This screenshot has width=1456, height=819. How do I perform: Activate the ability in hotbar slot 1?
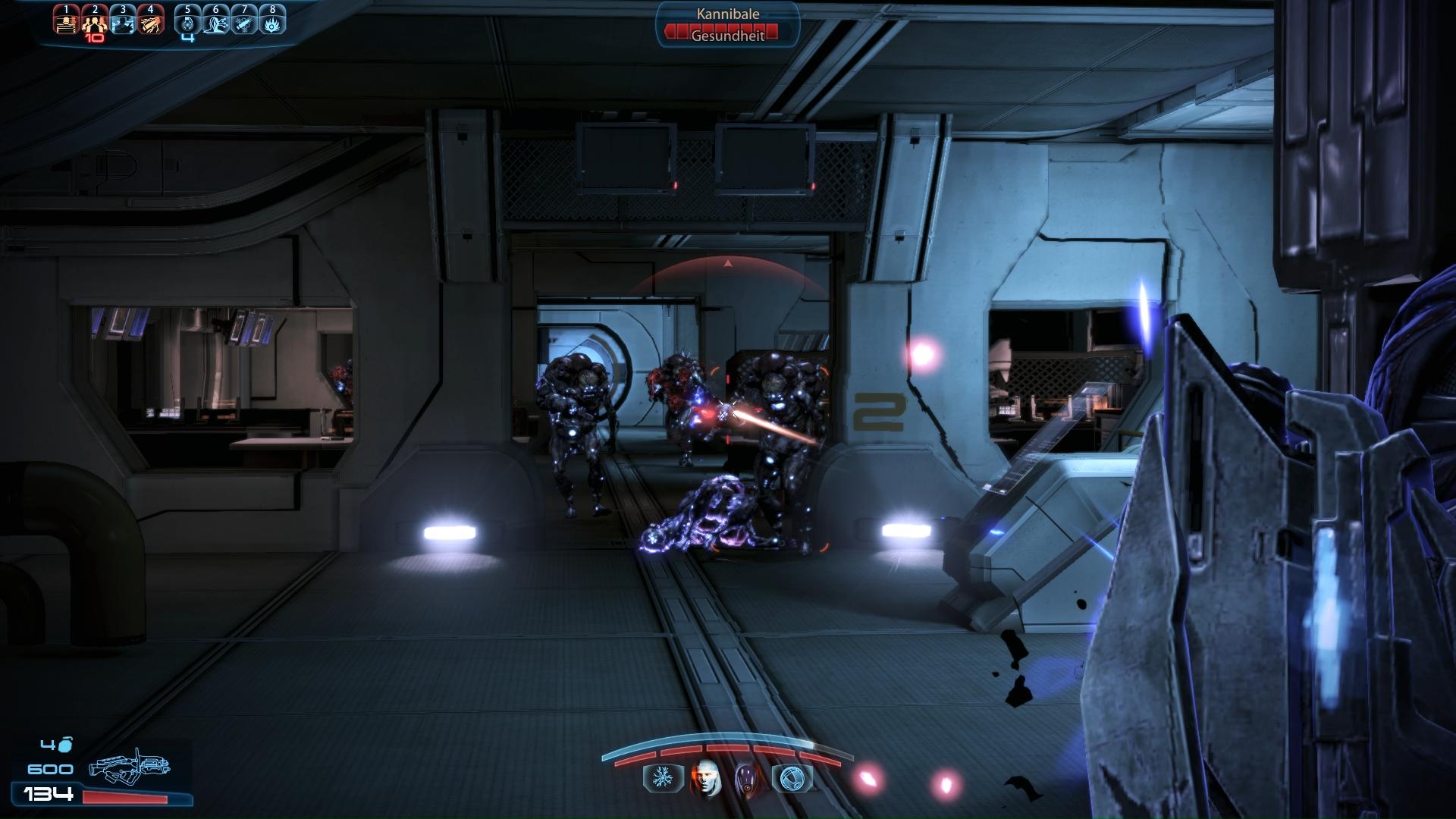(67, 21)
